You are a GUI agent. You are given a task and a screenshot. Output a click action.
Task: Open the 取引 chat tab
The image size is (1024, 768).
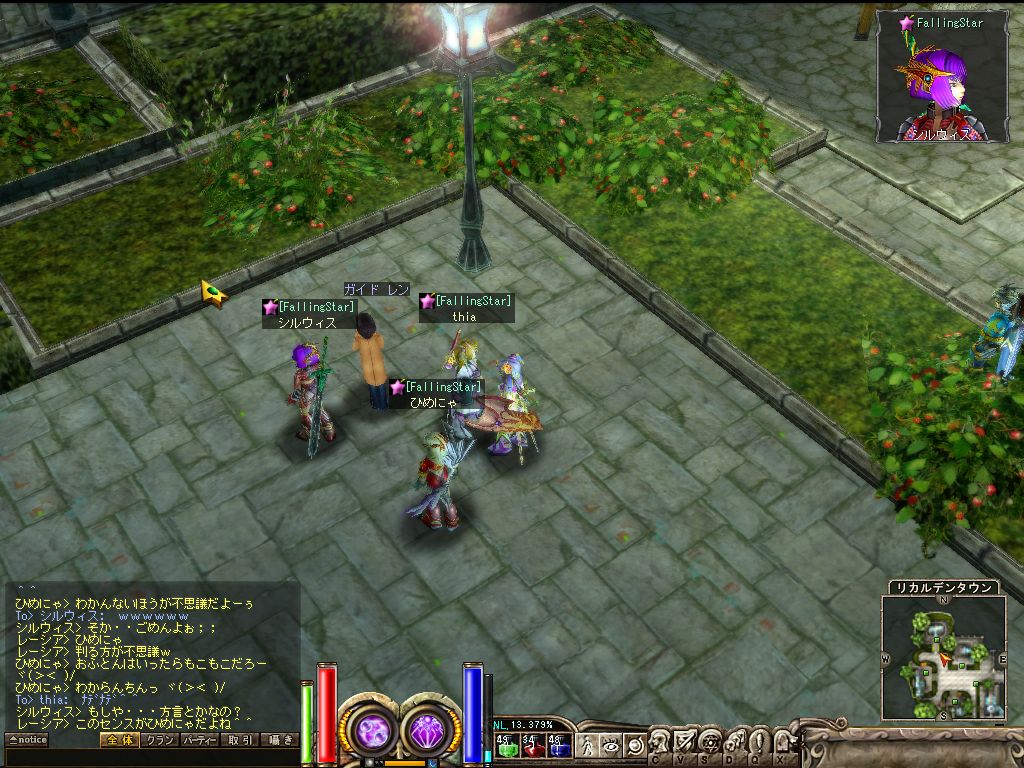coord(240,740)
